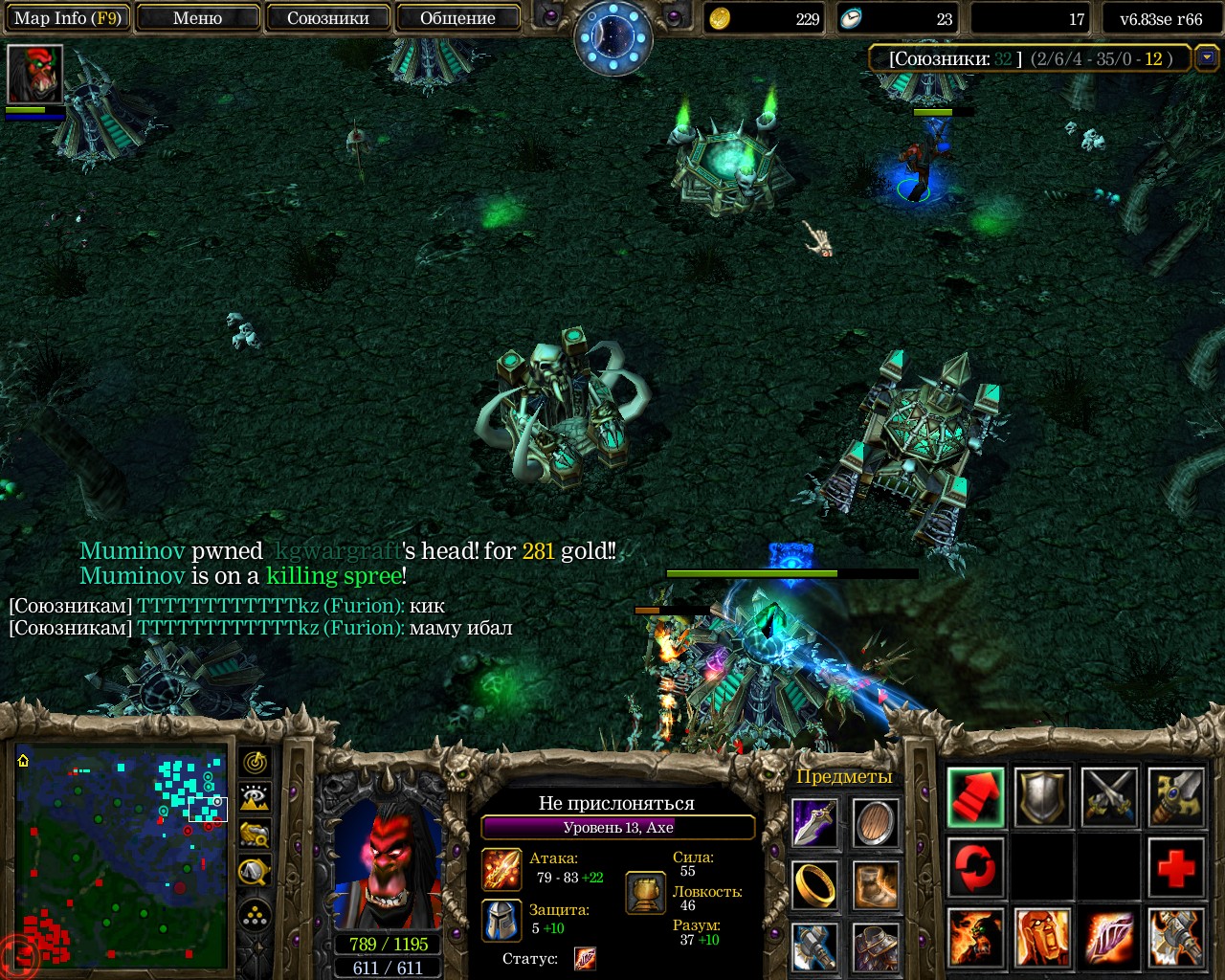Select the boots item slot
Viewport: 1225px width, 980px height.
(x=875, y=885)
